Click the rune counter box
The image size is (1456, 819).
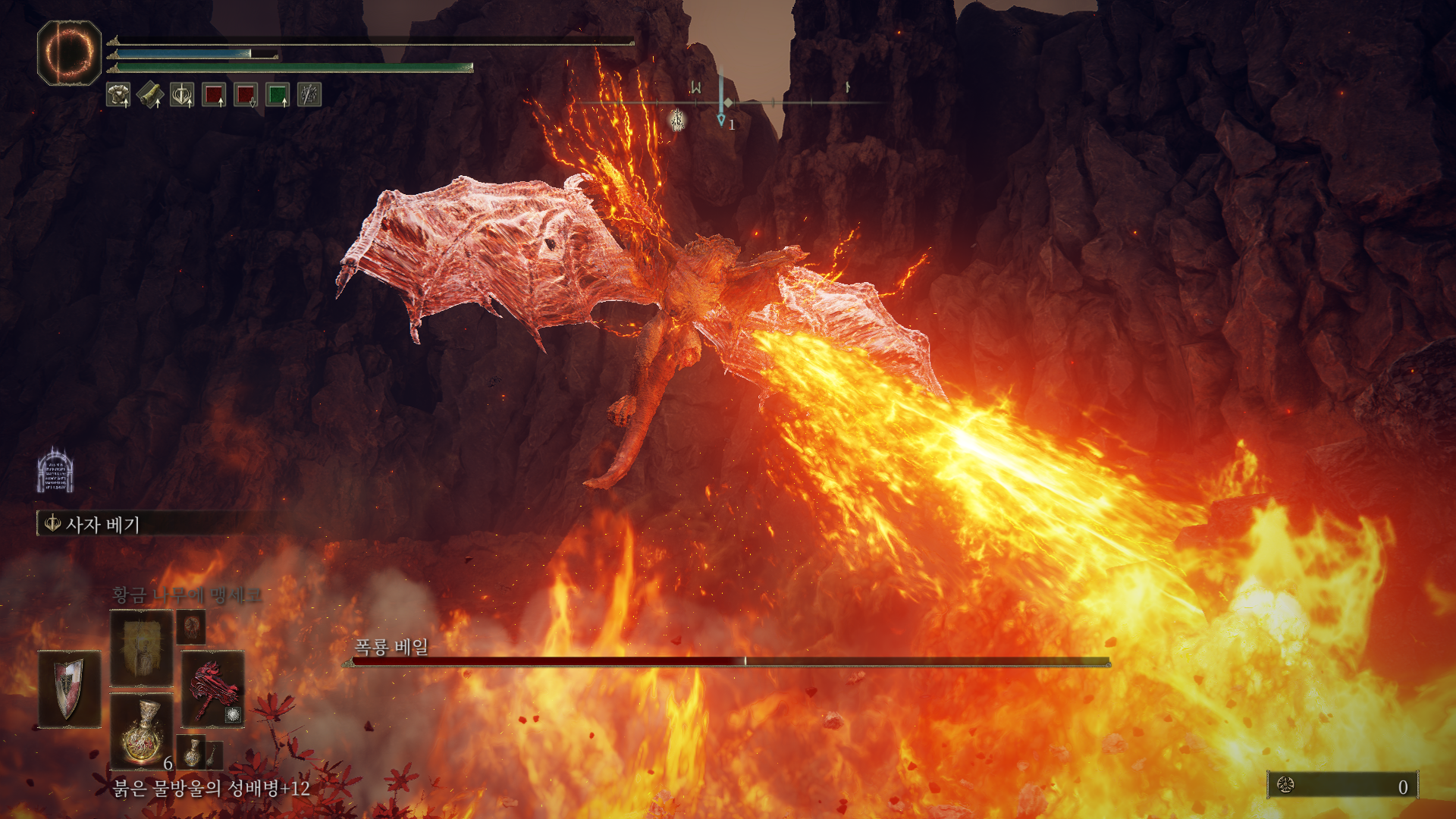point(1342,786)
